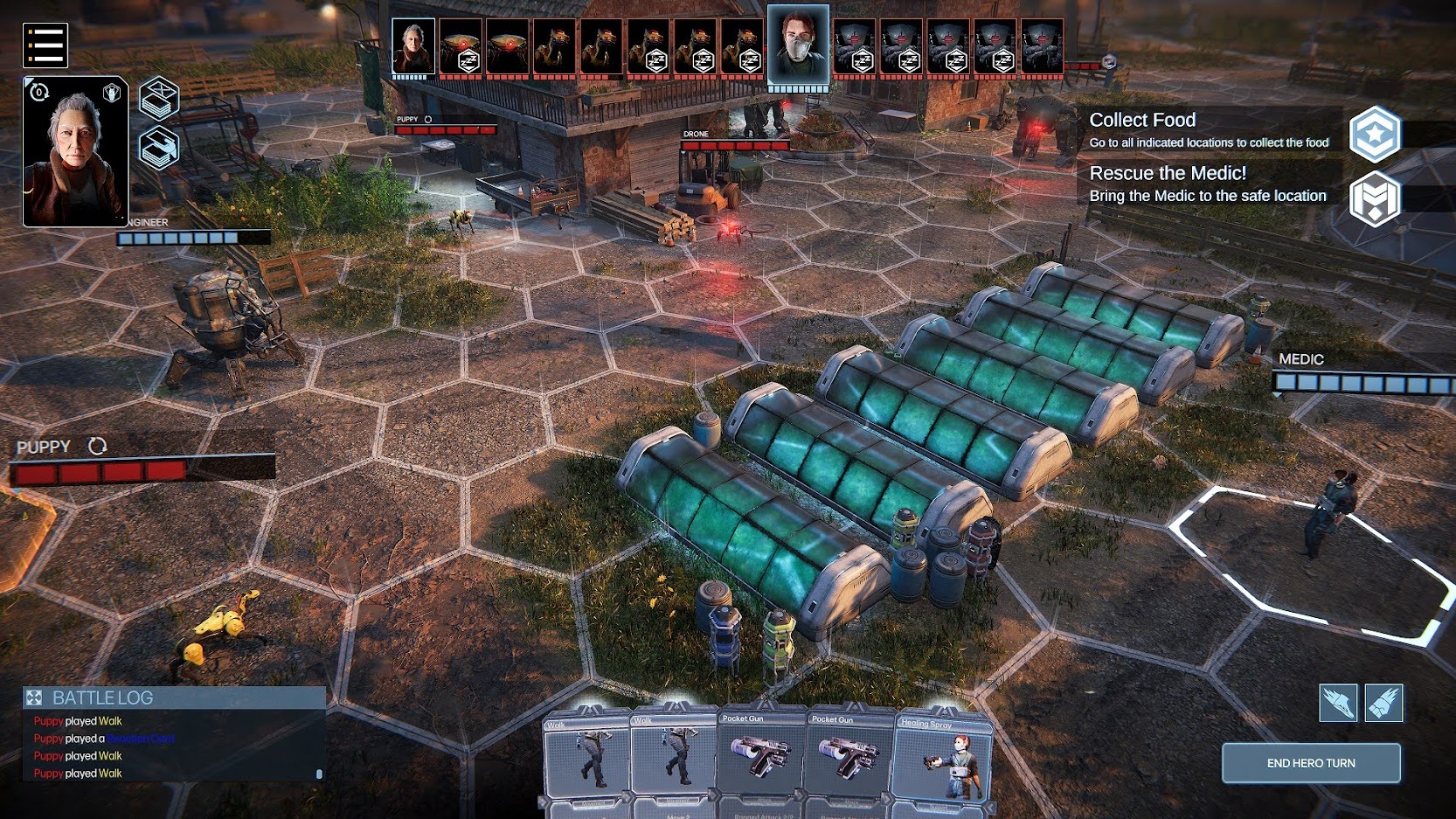Click the Rescue the Medic objective icon
This screenshot has width=1456, height=819.
(x=1375, y=199)
